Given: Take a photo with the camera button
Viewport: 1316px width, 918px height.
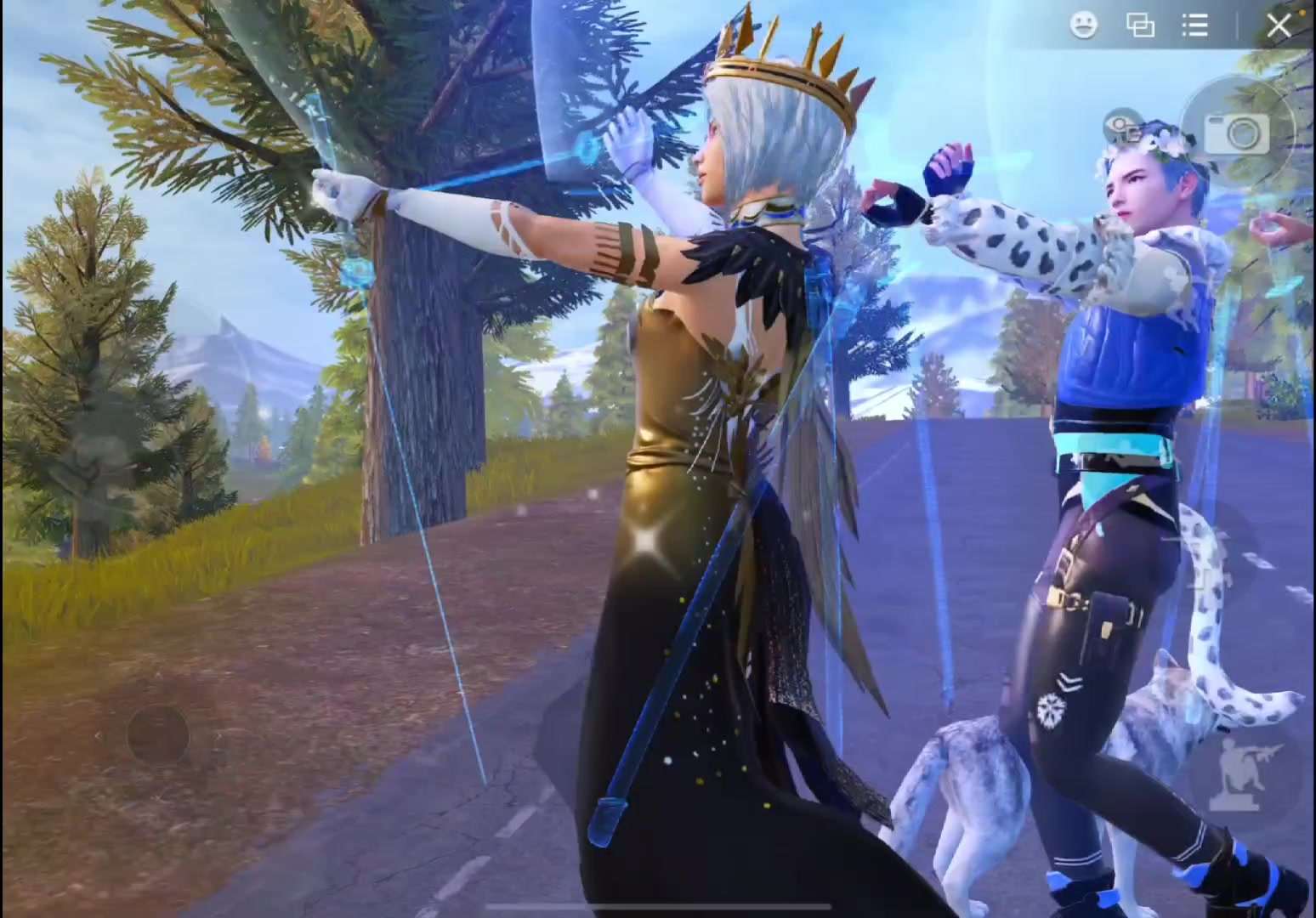Looking at the screenshot, I should pos(1237,133).
